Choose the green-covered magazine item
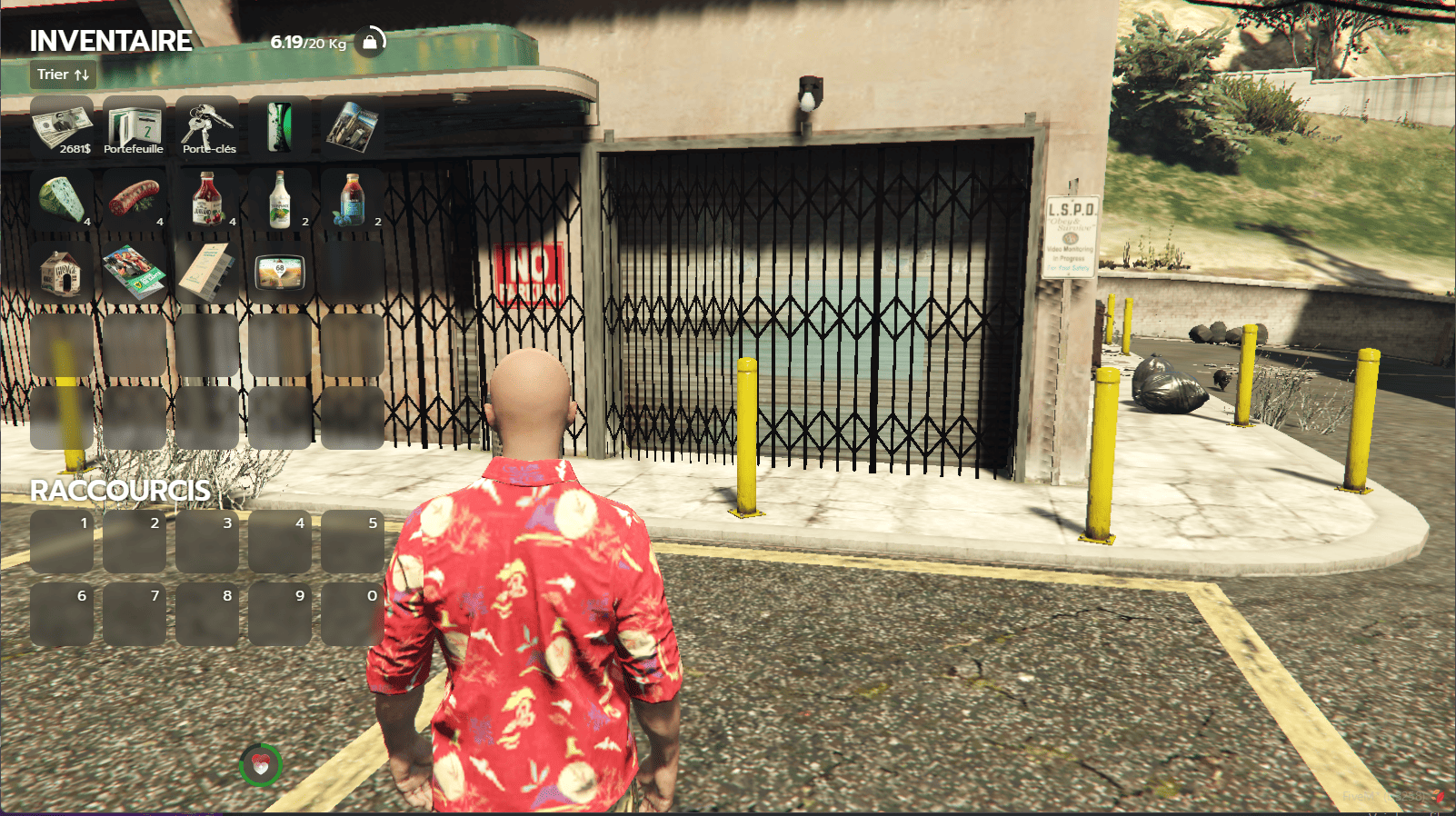 [x=135, y=273]
